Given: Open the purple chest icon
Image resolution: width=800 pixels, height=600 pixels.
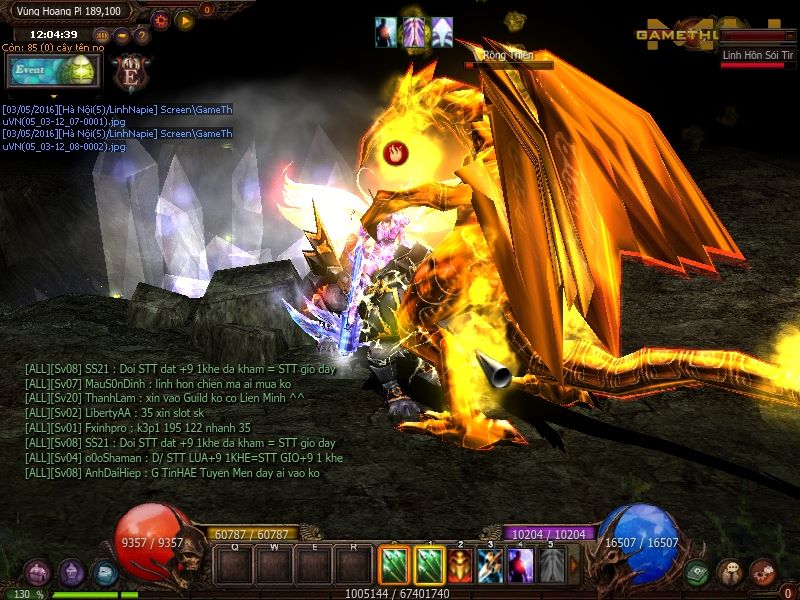Looking at the screenshot, I should pos(38,573).
